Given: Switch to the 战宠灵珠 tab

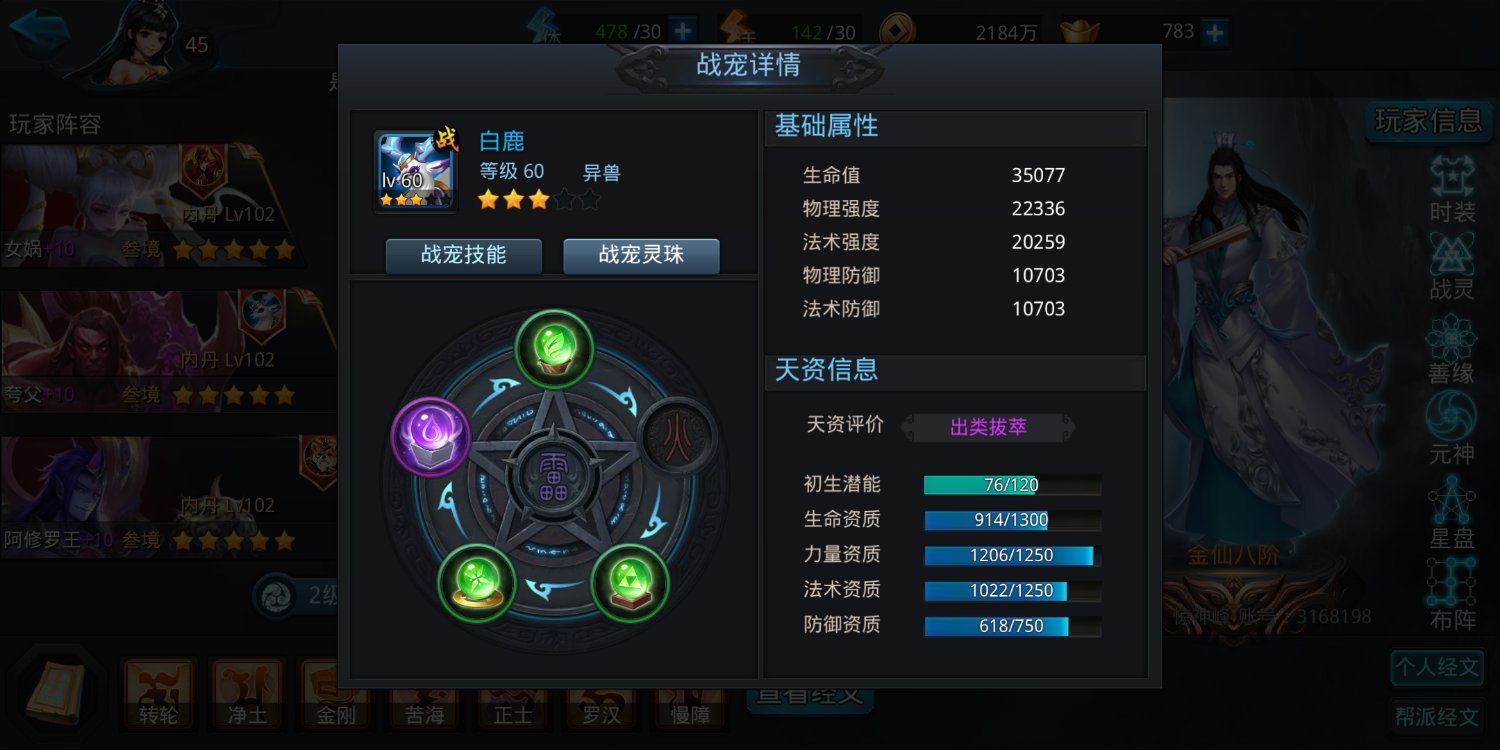Looking at the screenshot, I should (641, 256).
